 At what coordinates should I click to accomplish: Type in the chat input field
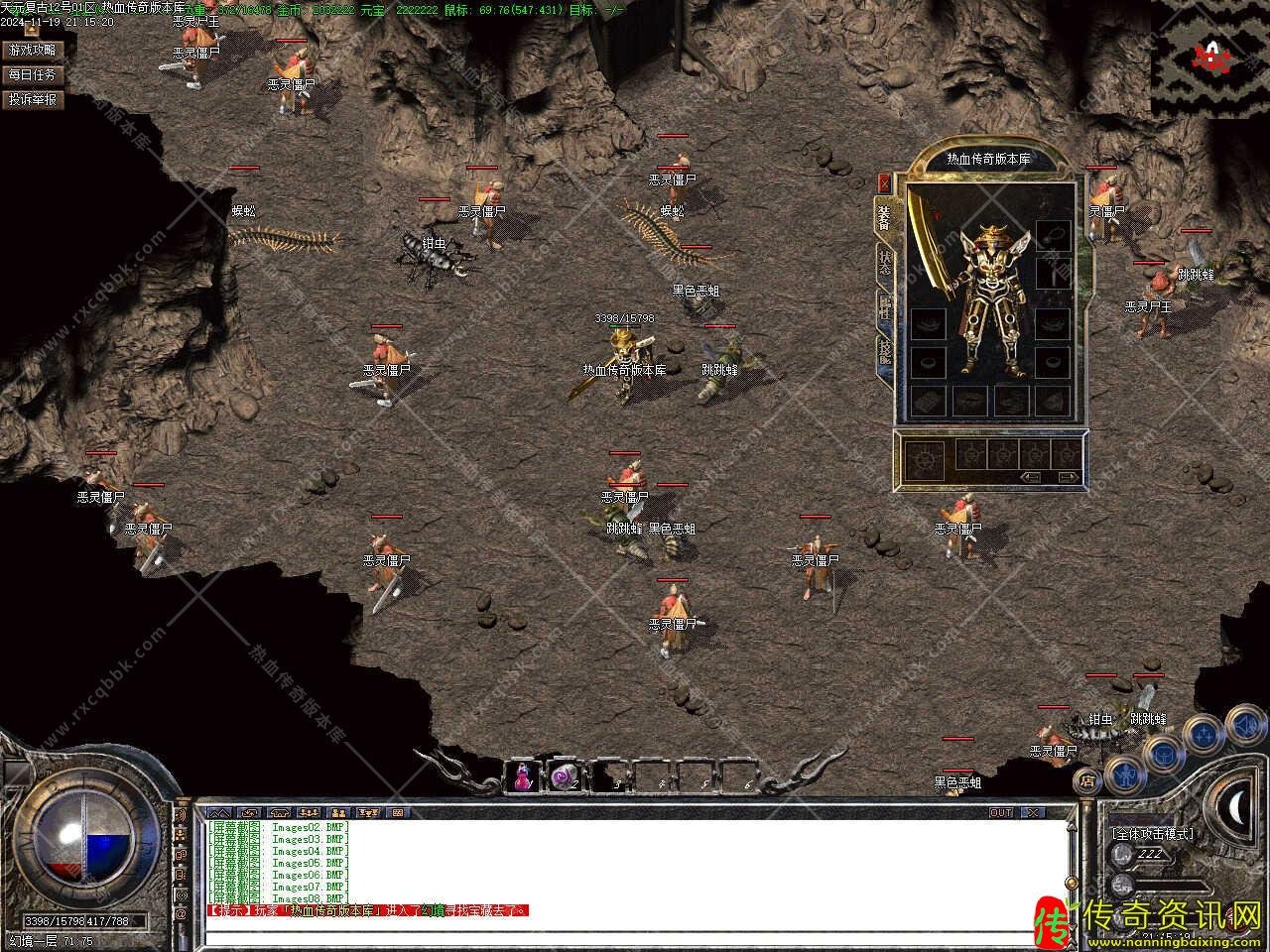pyautogui.click(x=635, y=936)
